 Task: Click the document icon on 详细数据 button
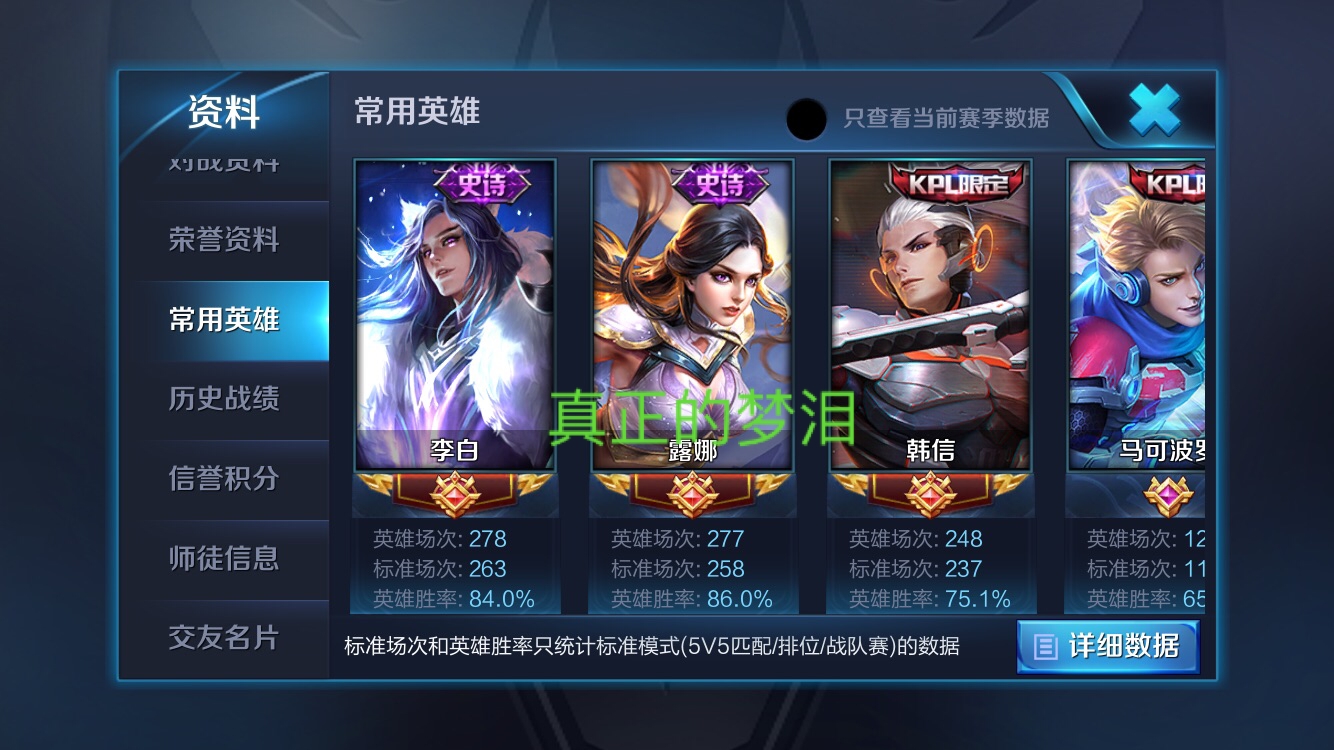(1044, 647)
